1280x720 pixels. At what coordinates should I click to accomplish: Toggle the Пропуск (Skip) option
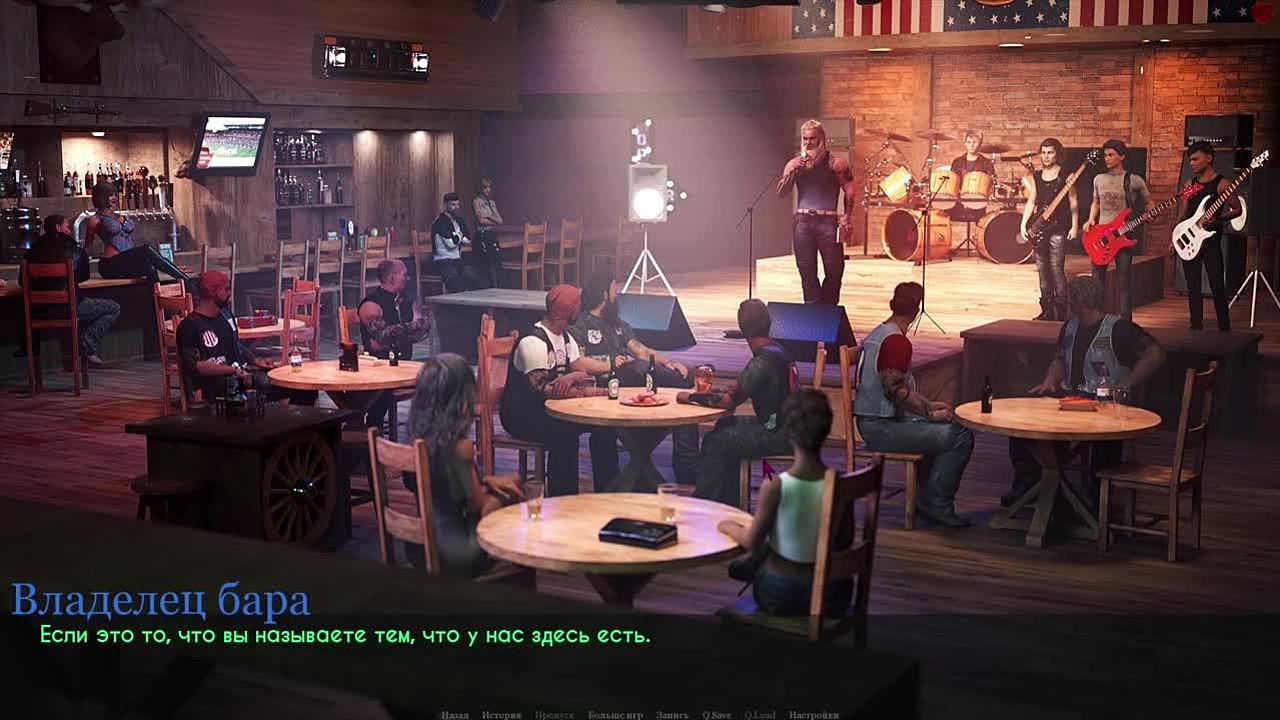[554, 715]
